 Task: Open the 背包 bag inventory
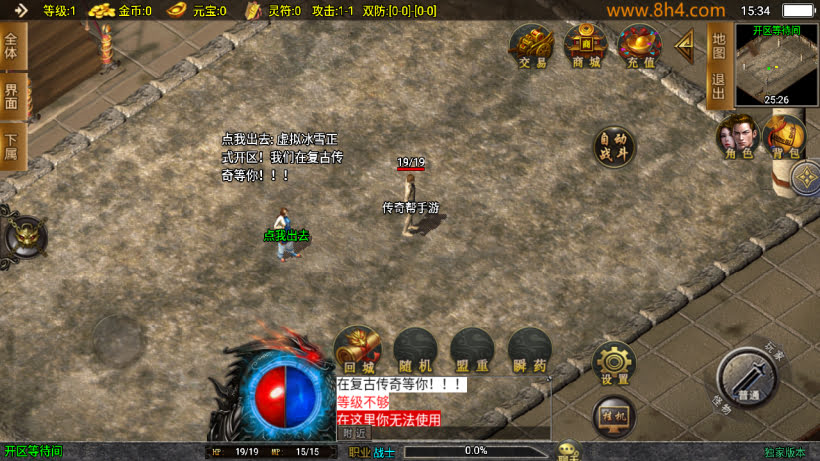coord(784,137)
